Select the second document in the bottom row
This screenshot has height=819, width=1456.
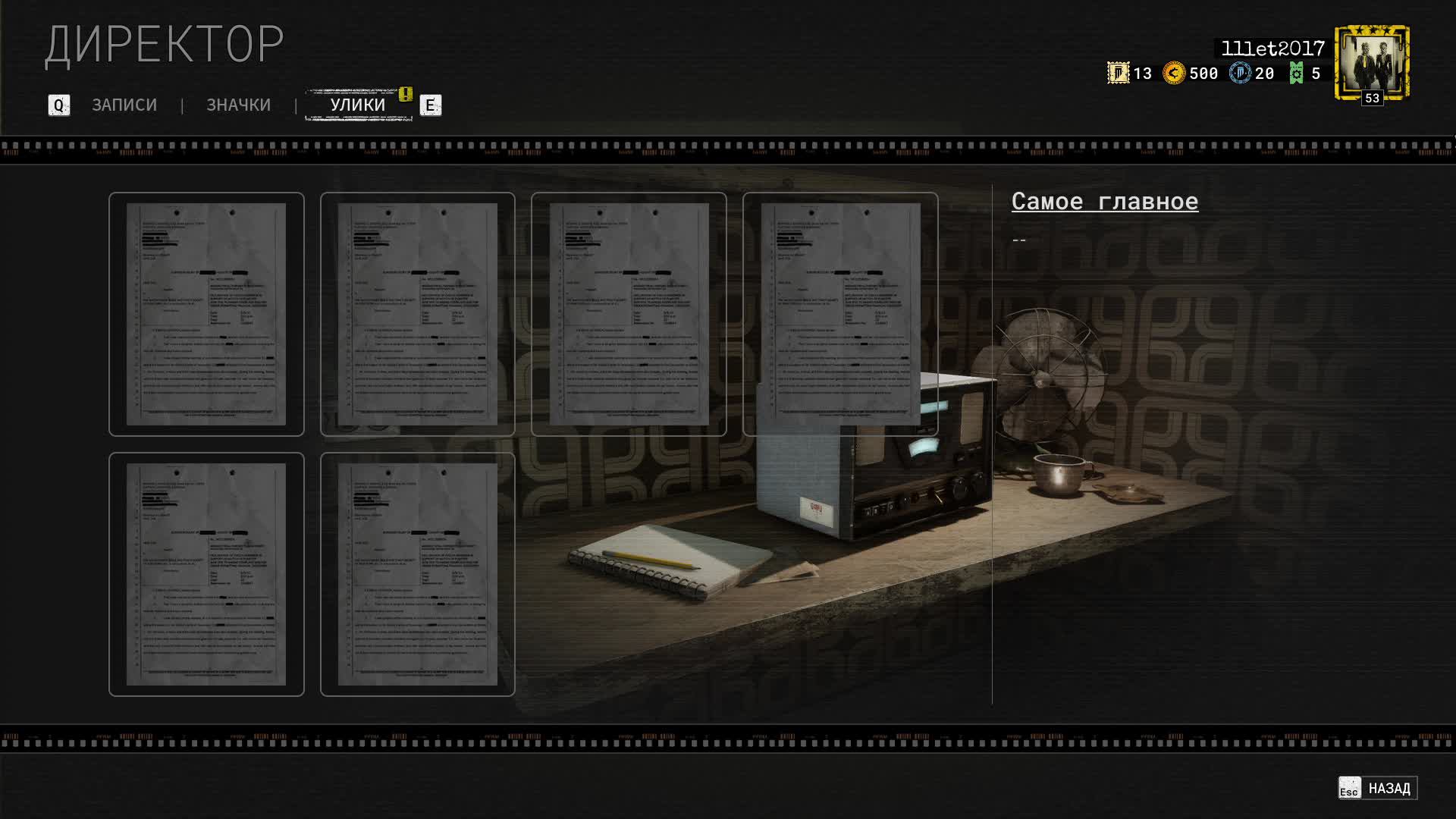click(418, 574)
